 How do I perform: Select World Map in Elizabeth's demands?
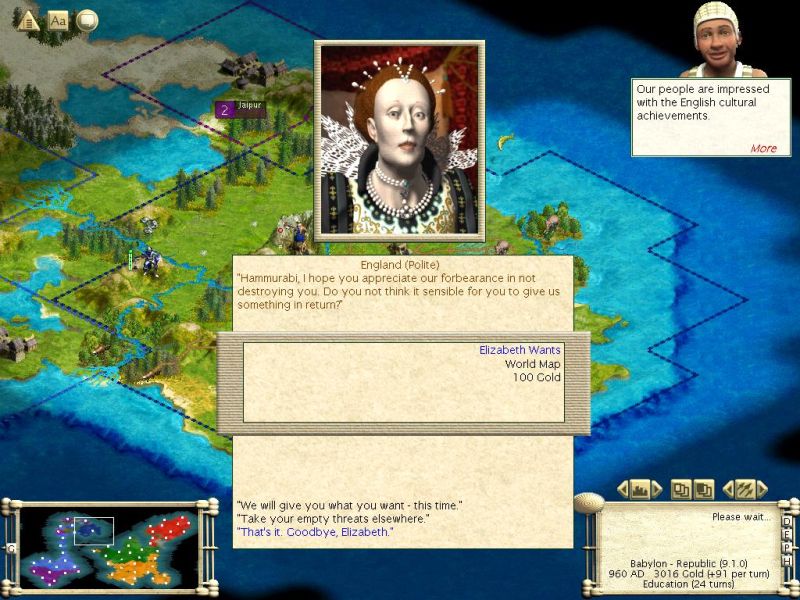(532, 364)
